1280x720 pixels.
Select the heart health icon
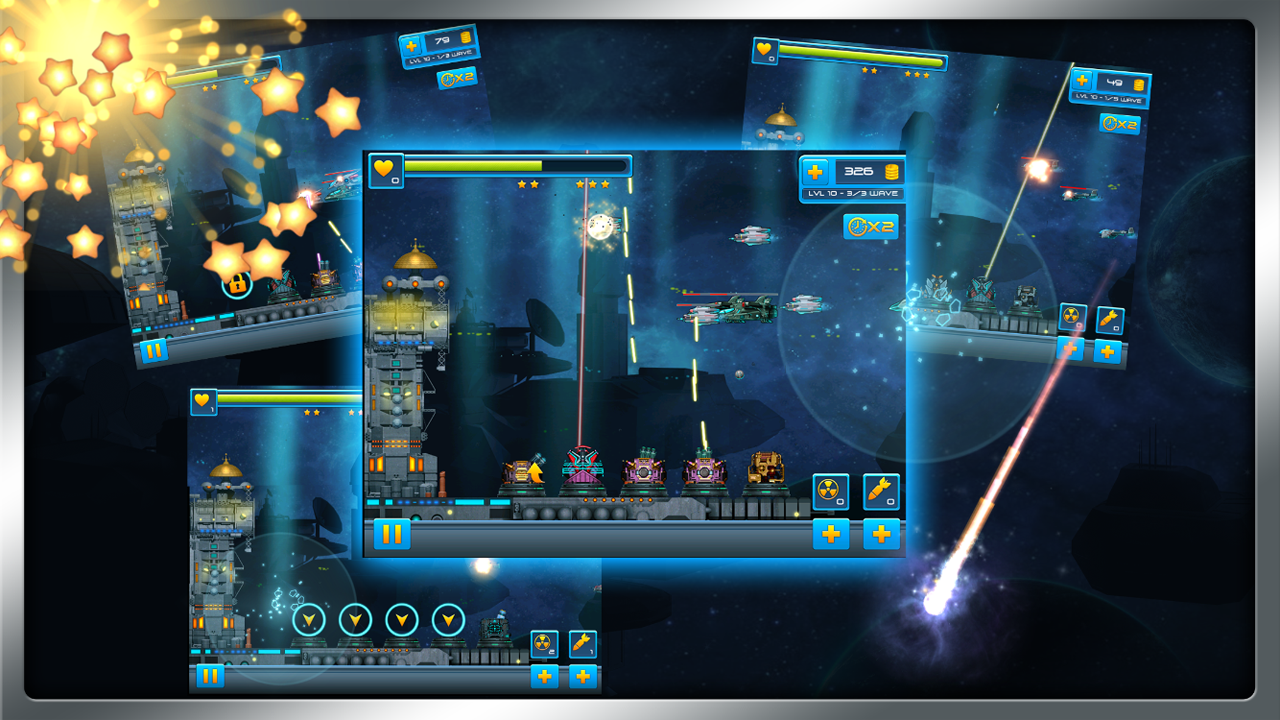[x=384, y=170]
